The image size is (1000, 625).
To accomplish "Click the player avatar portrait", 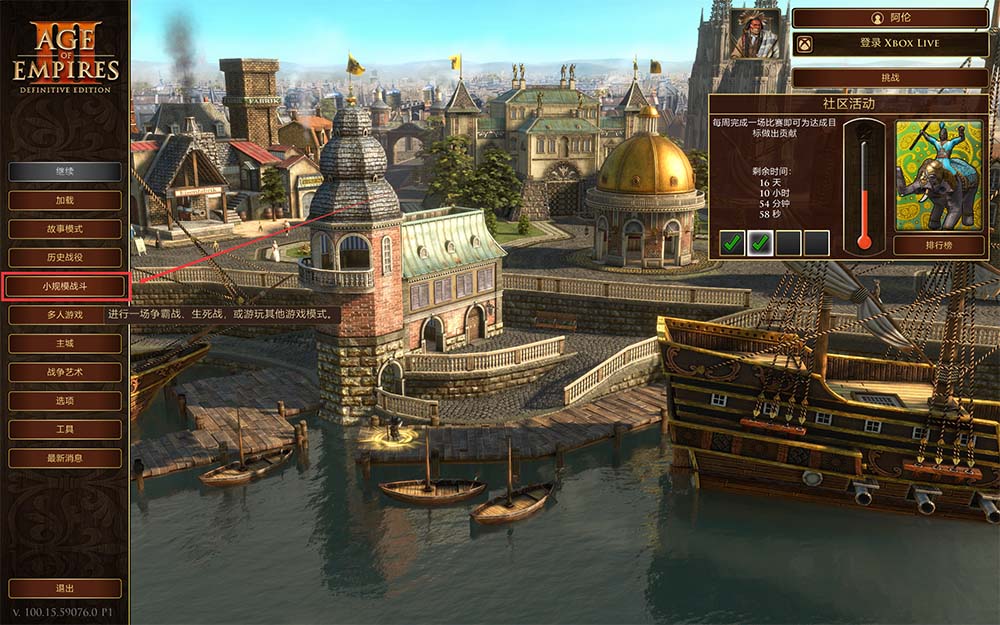I will point(755,34).
